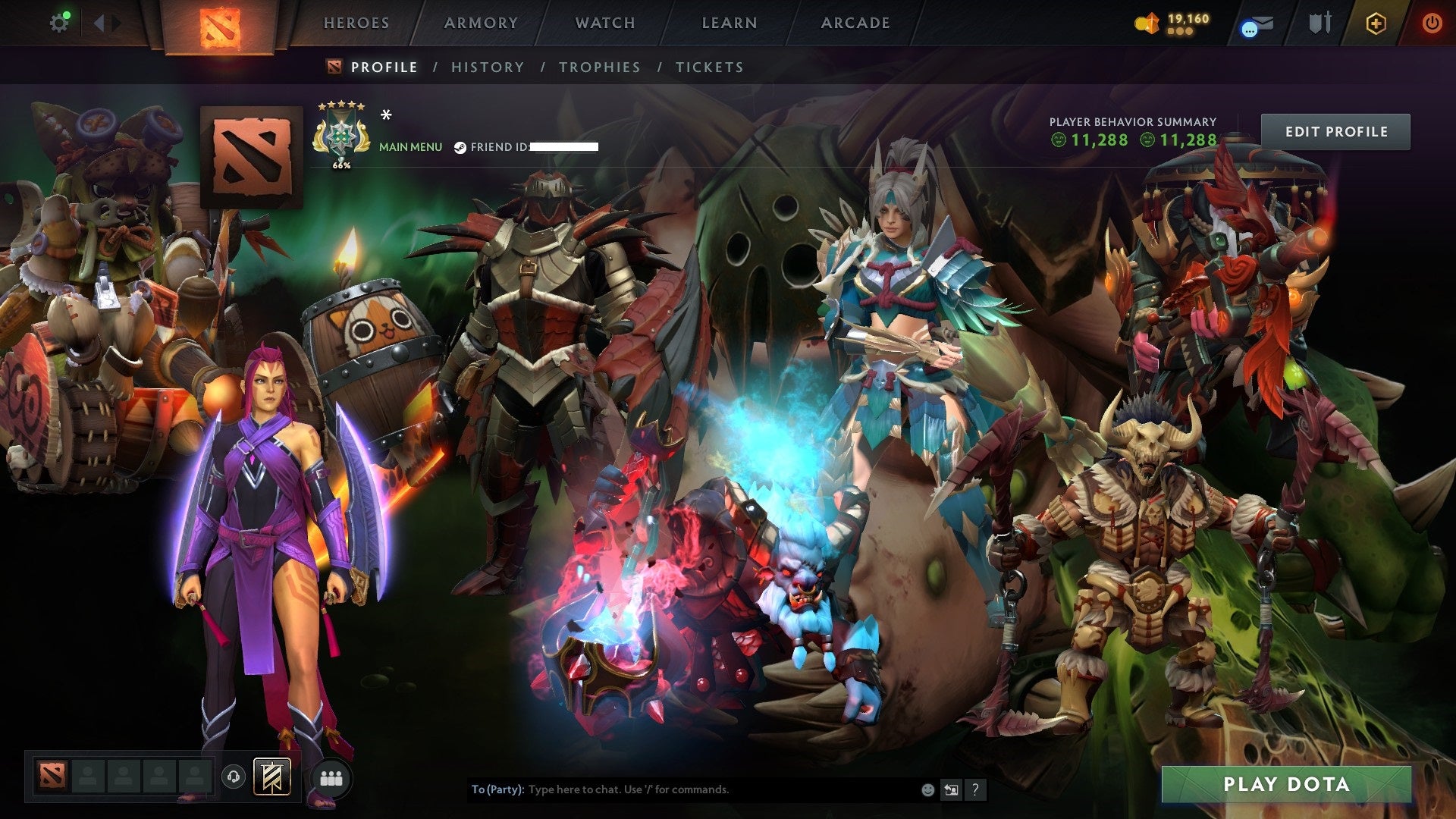
Task: Click the question mark help icon near chat
Action: point(975,789)
